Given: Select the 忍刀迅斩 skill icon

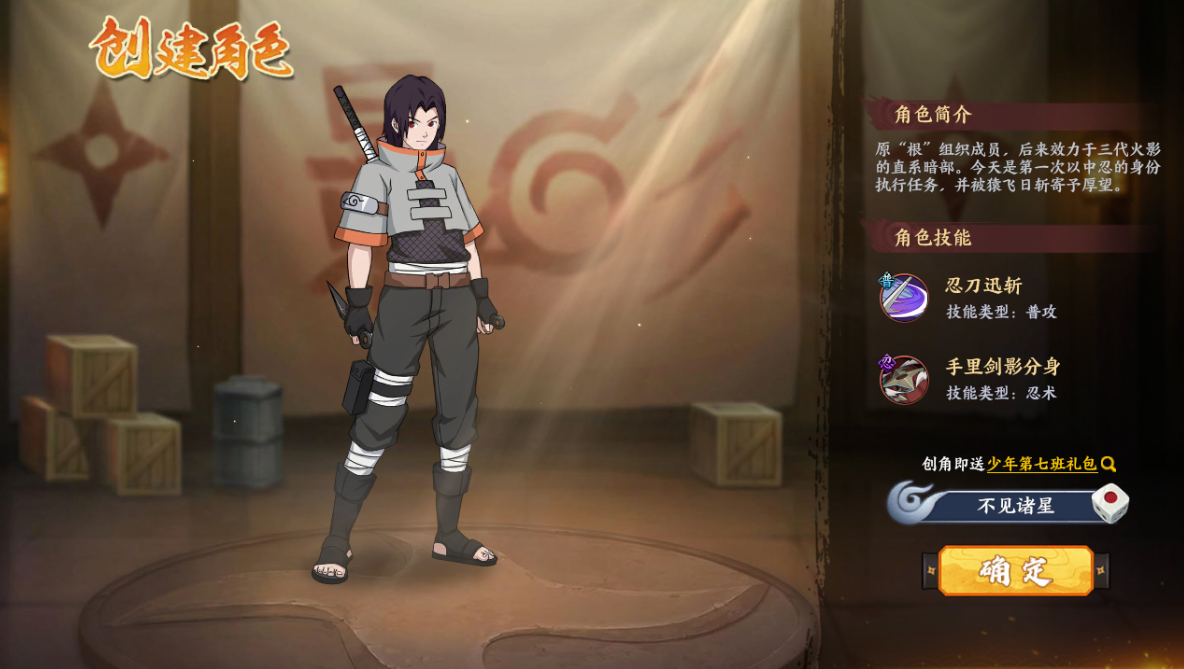Looking at the screenshot, I should tap(904, 297).
